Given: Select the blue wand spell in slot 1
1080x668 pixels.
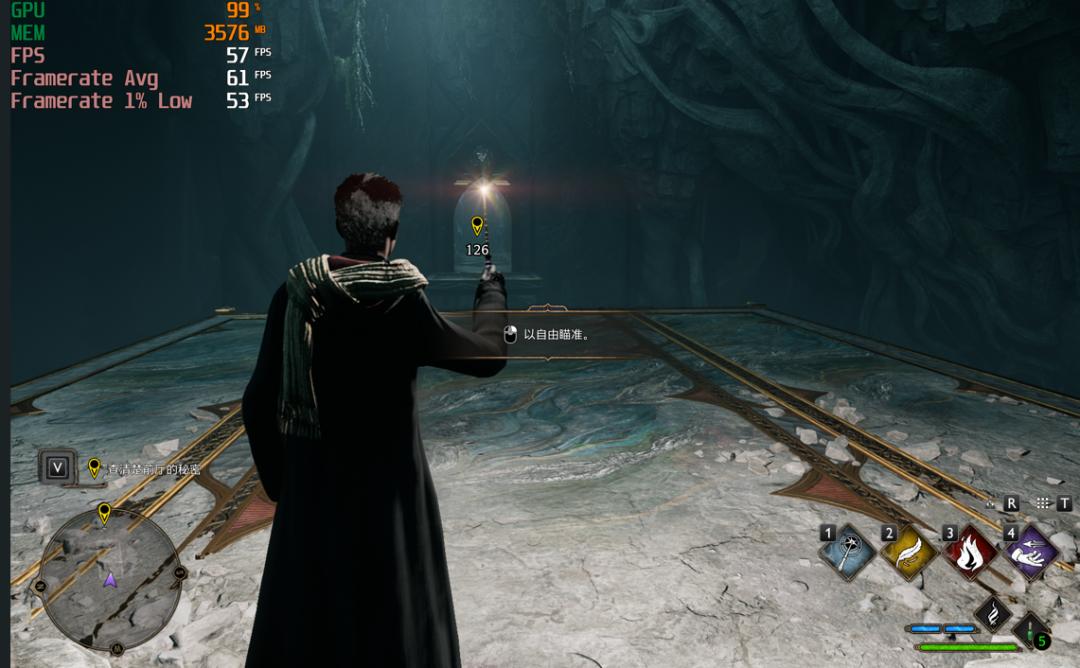Looking at the screenshot, I should click(x=849, y=552).
